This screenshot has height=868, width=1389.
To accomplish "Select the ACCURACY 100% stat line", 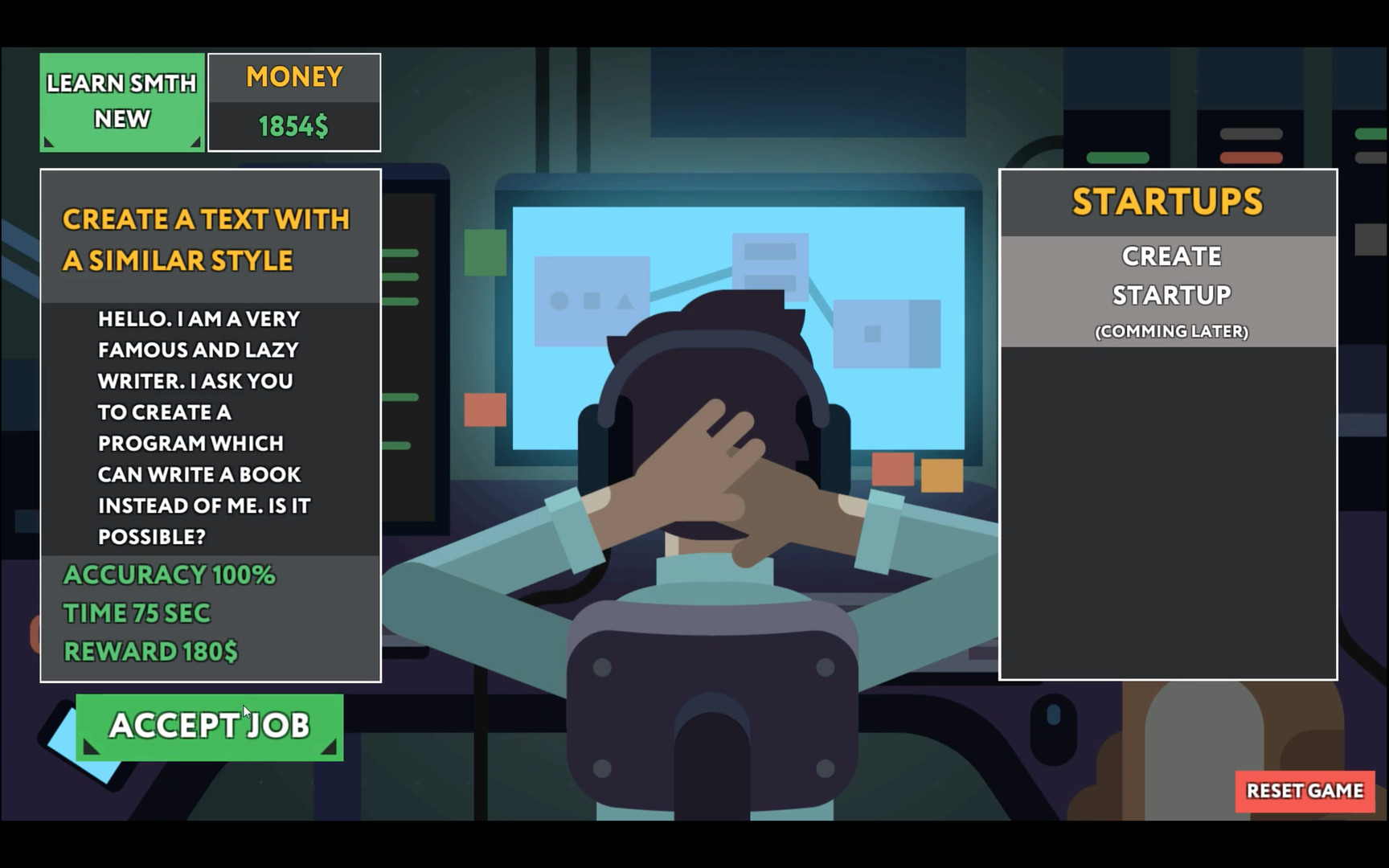I will [170, 575].
